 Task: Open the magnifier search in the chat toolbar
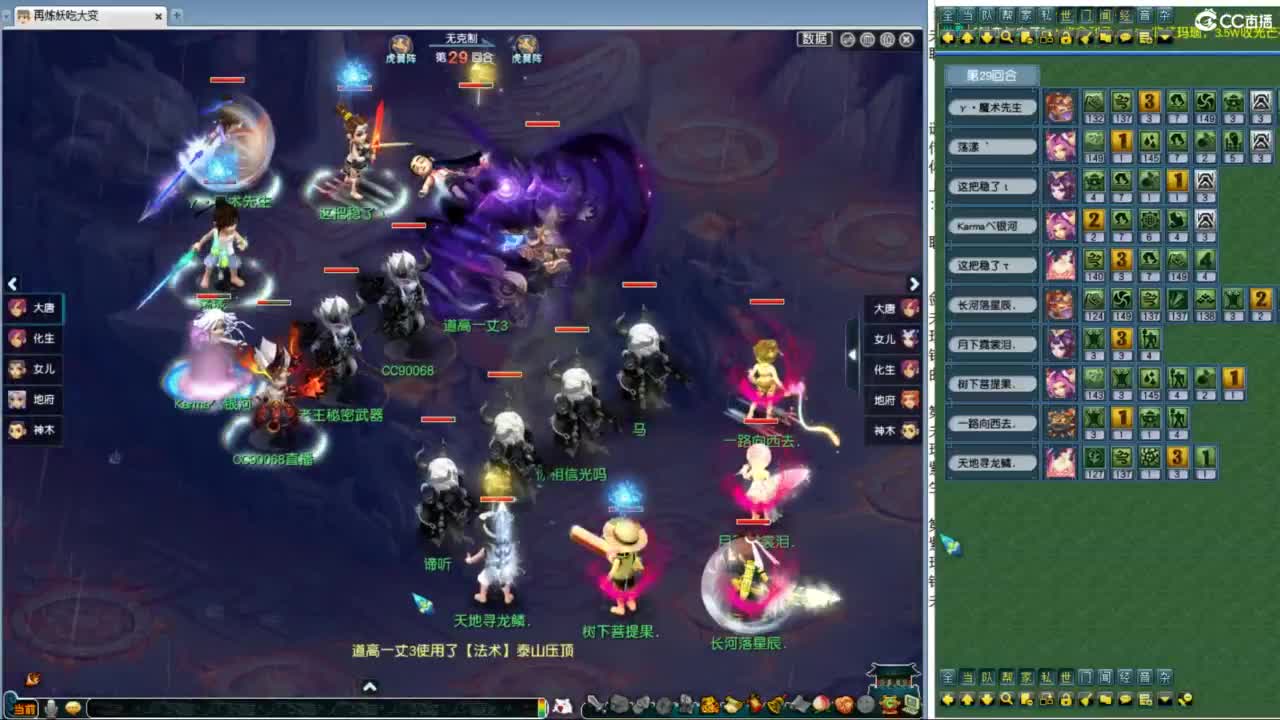tap(1006, 36)
